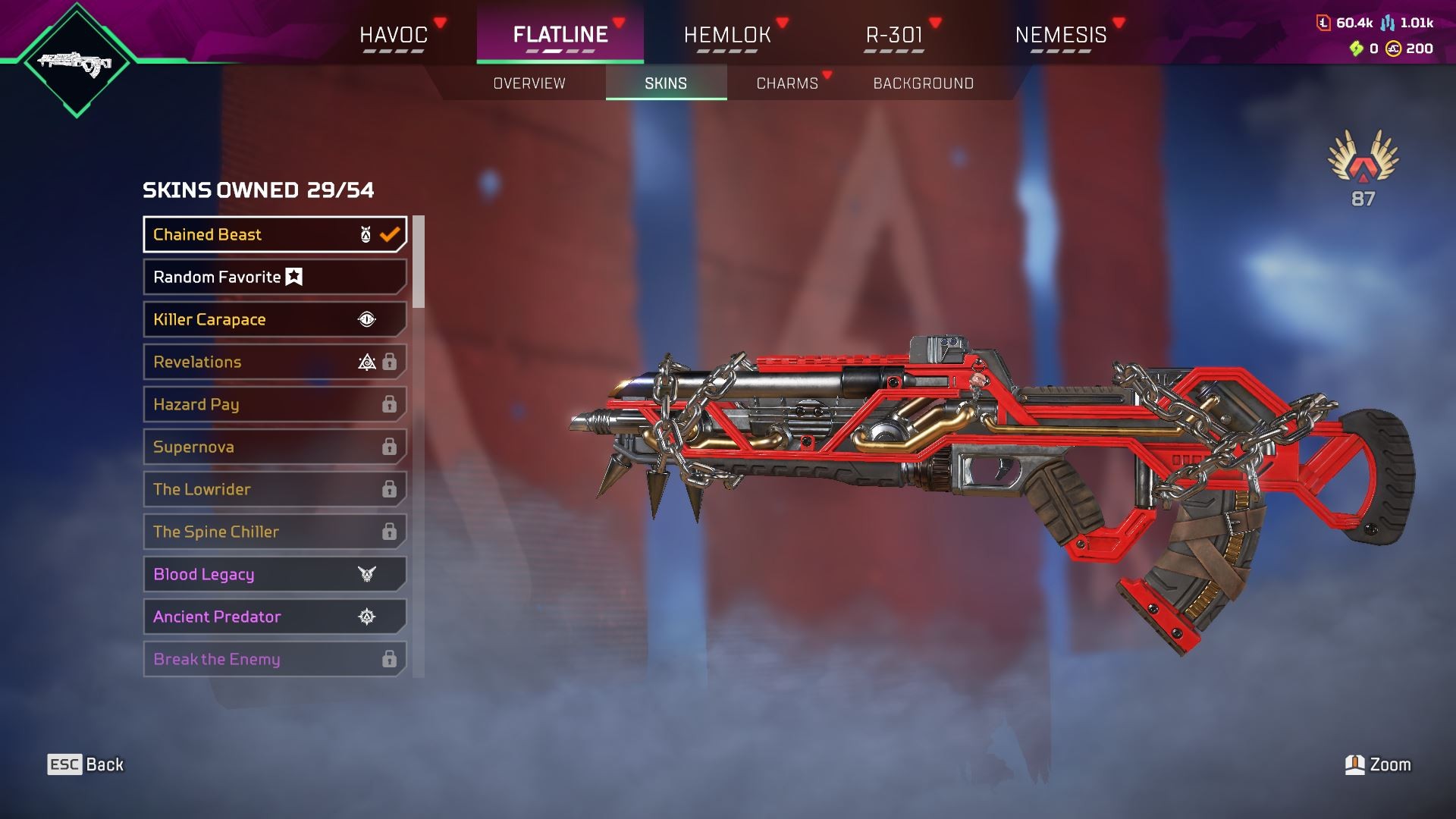The image size is (1456, 819).
Task: Preview The Lowrider skin
Action: coord(275,489)
